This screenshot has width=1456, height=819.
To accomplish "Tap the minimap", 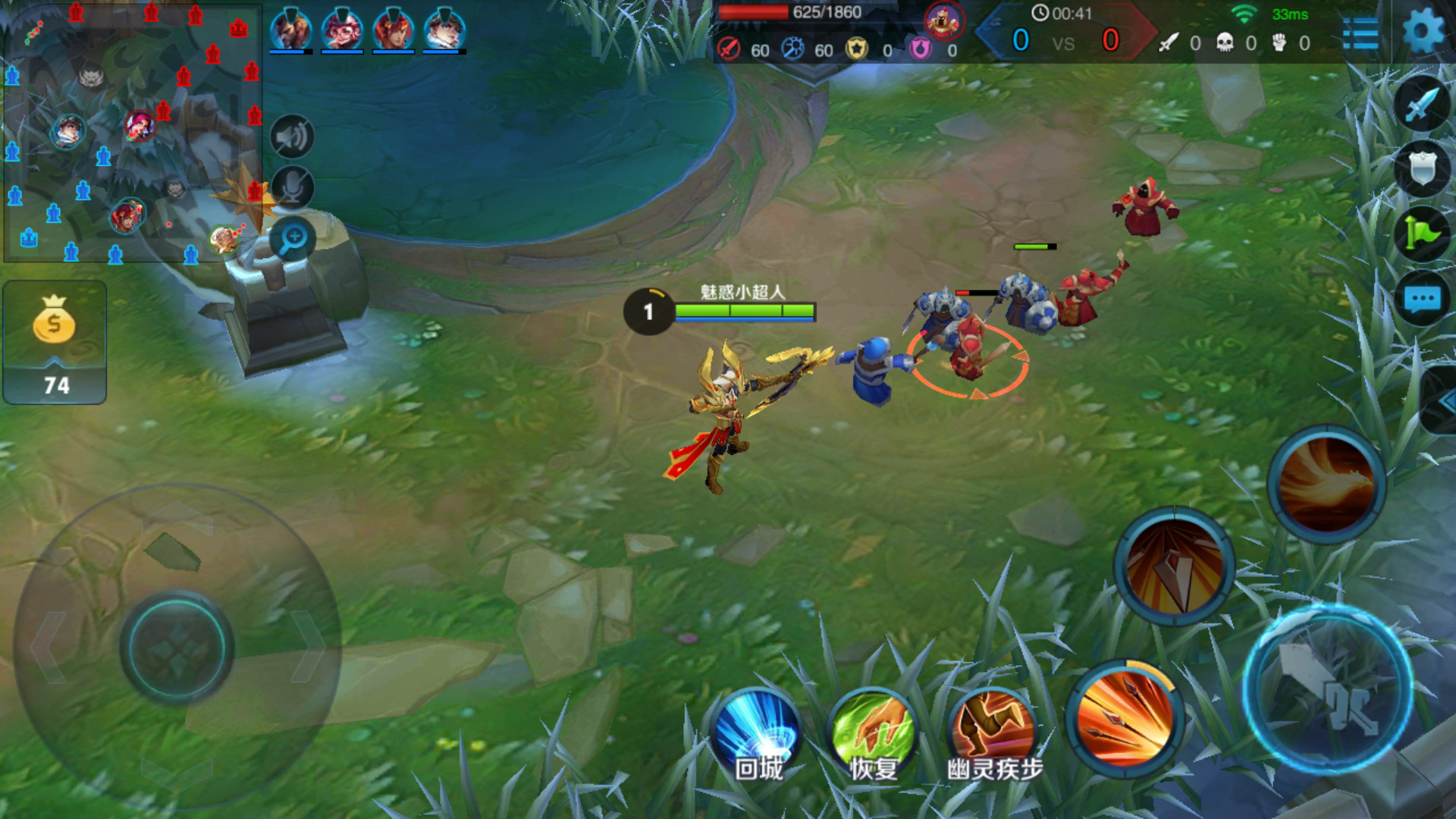I will coord(133,133).
